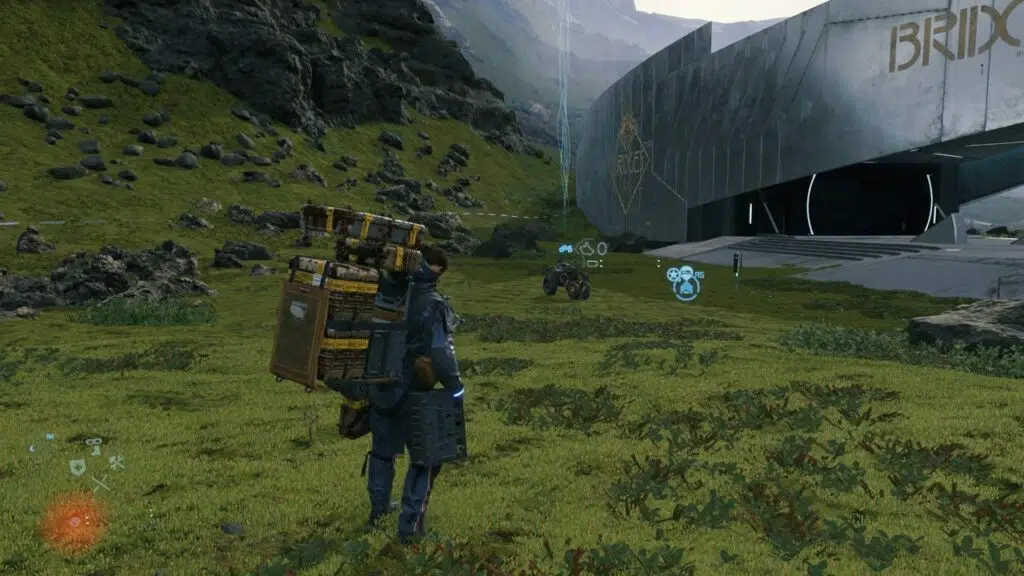Select the crossed tools compass icon
1024x576 pixels.
pyautogui.click(x=116, y=462)
